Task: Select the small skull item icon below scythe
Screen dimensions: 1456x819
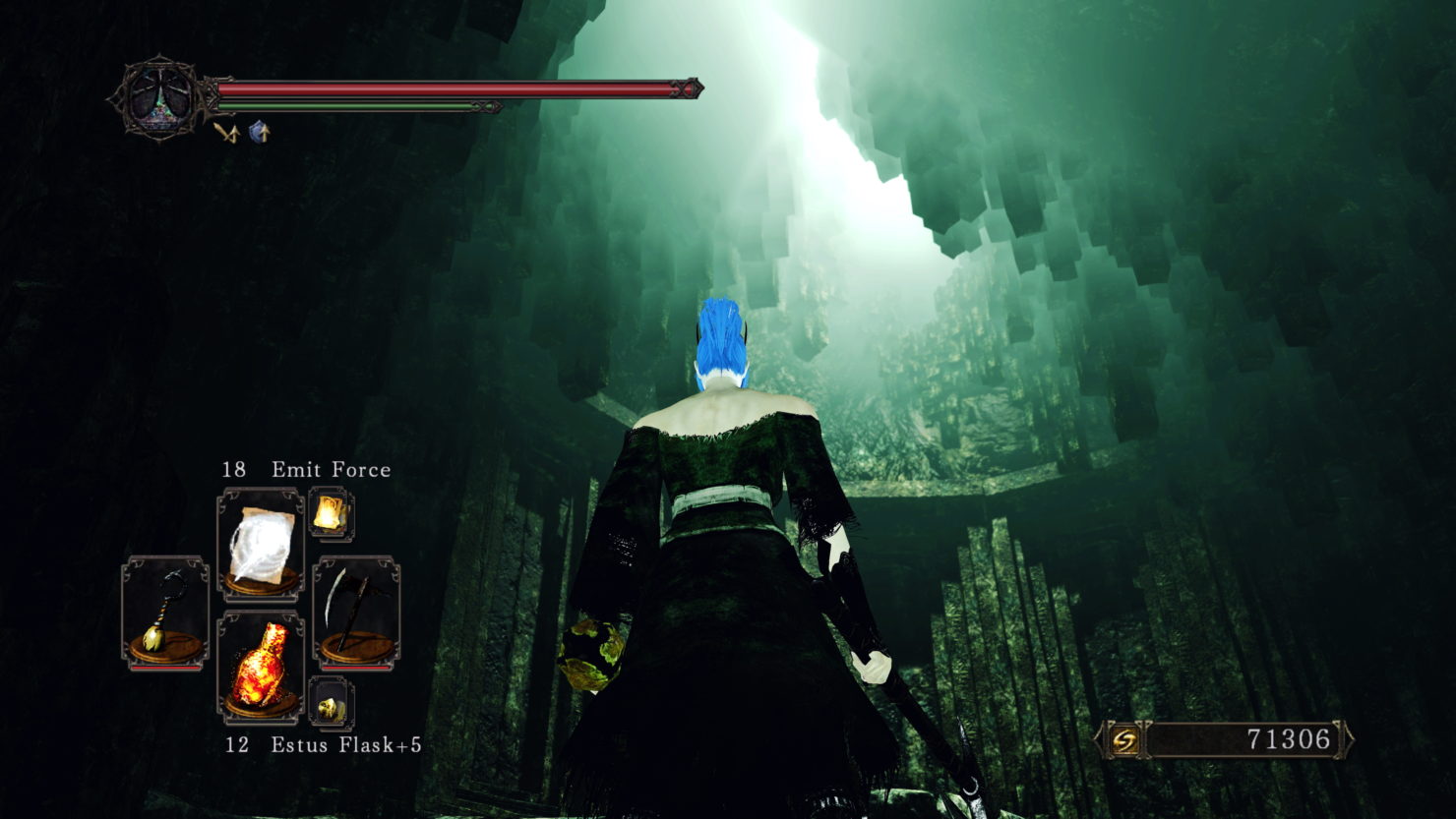Action: pos(331,704)
